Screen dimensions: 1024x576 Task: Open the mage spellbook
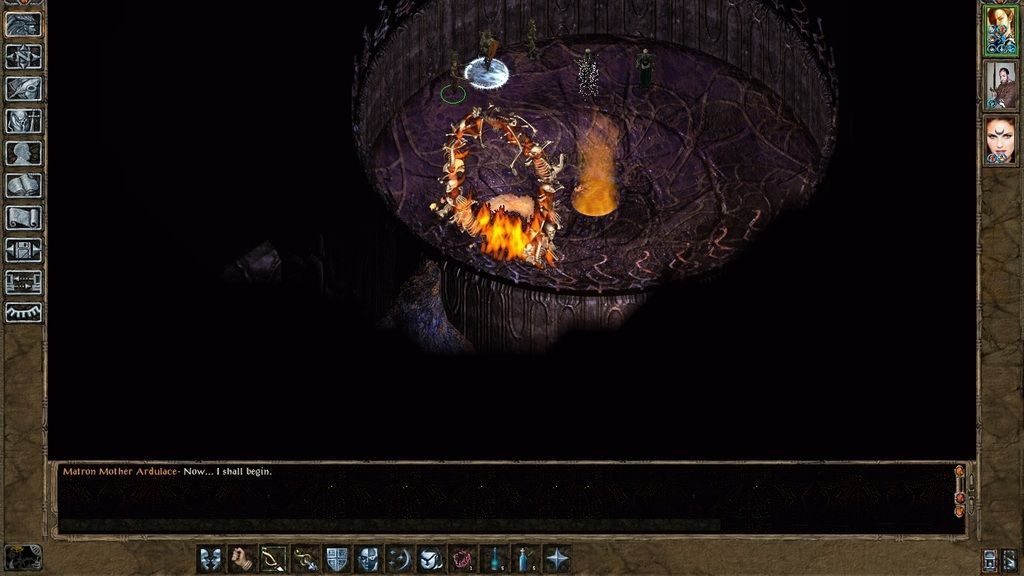pyautogui.click(x=23, y=185)
